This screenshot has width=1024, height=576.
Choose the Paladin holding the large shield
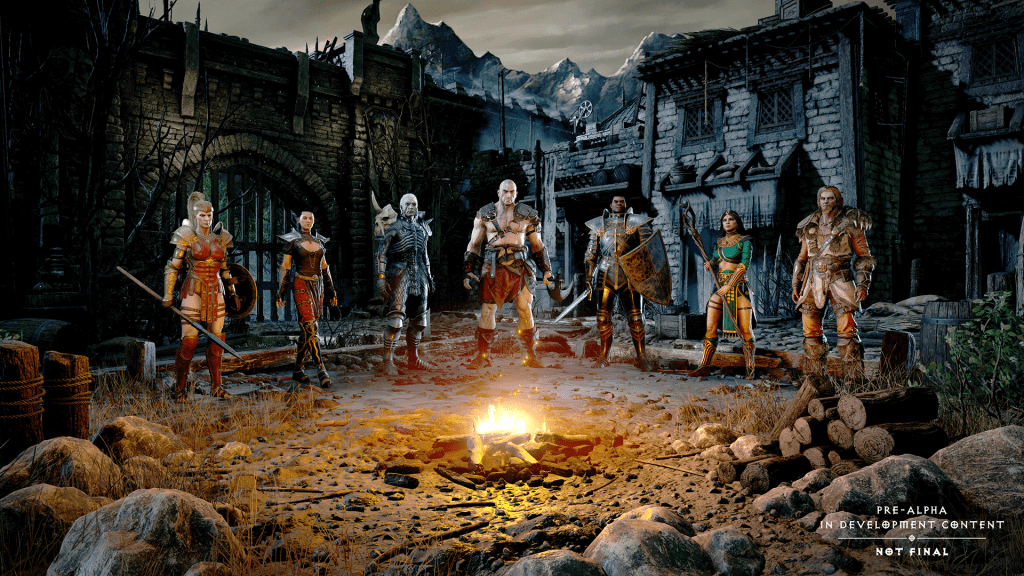(619, 275)
